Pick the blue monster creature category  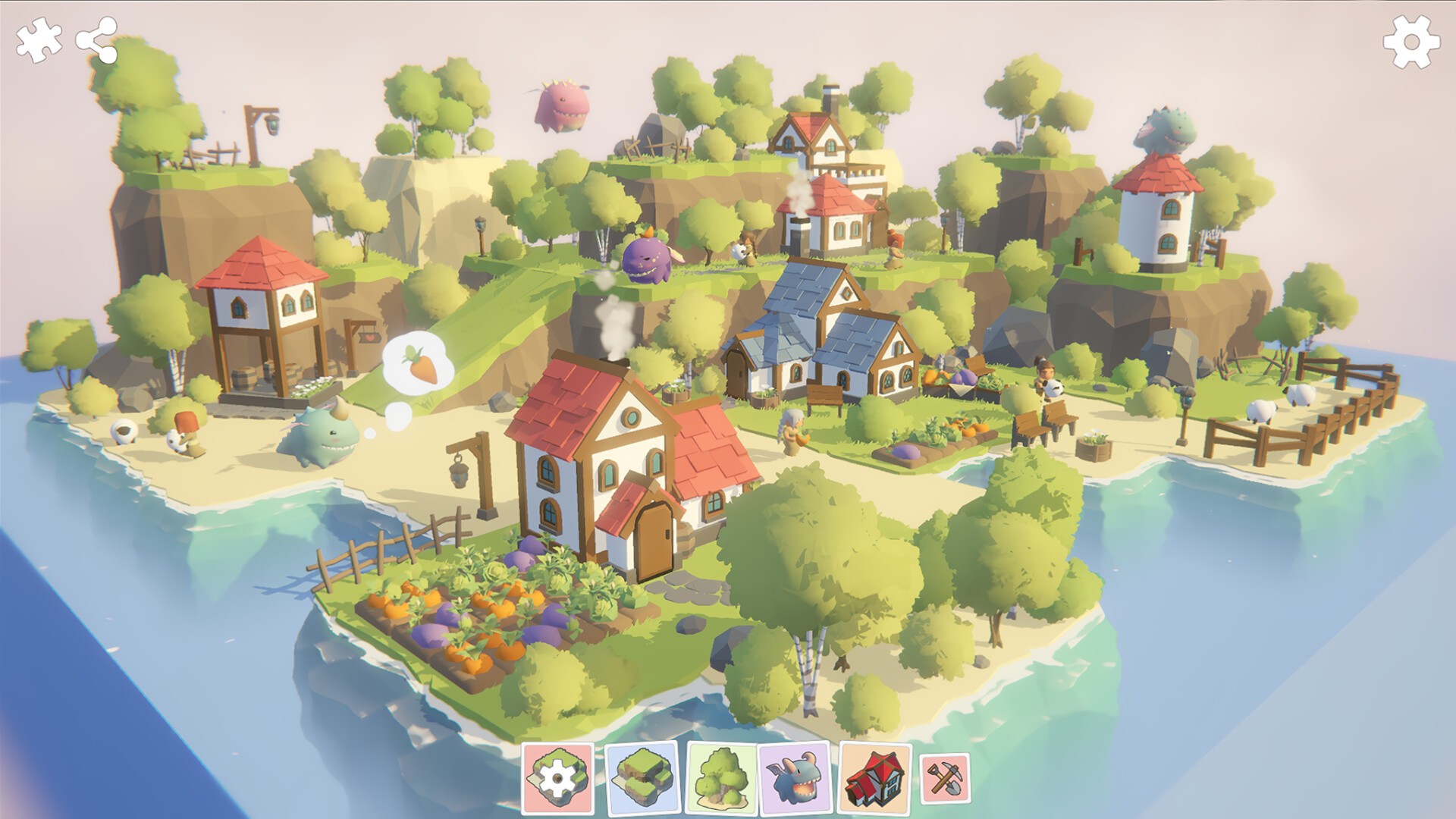click(794, 778)
